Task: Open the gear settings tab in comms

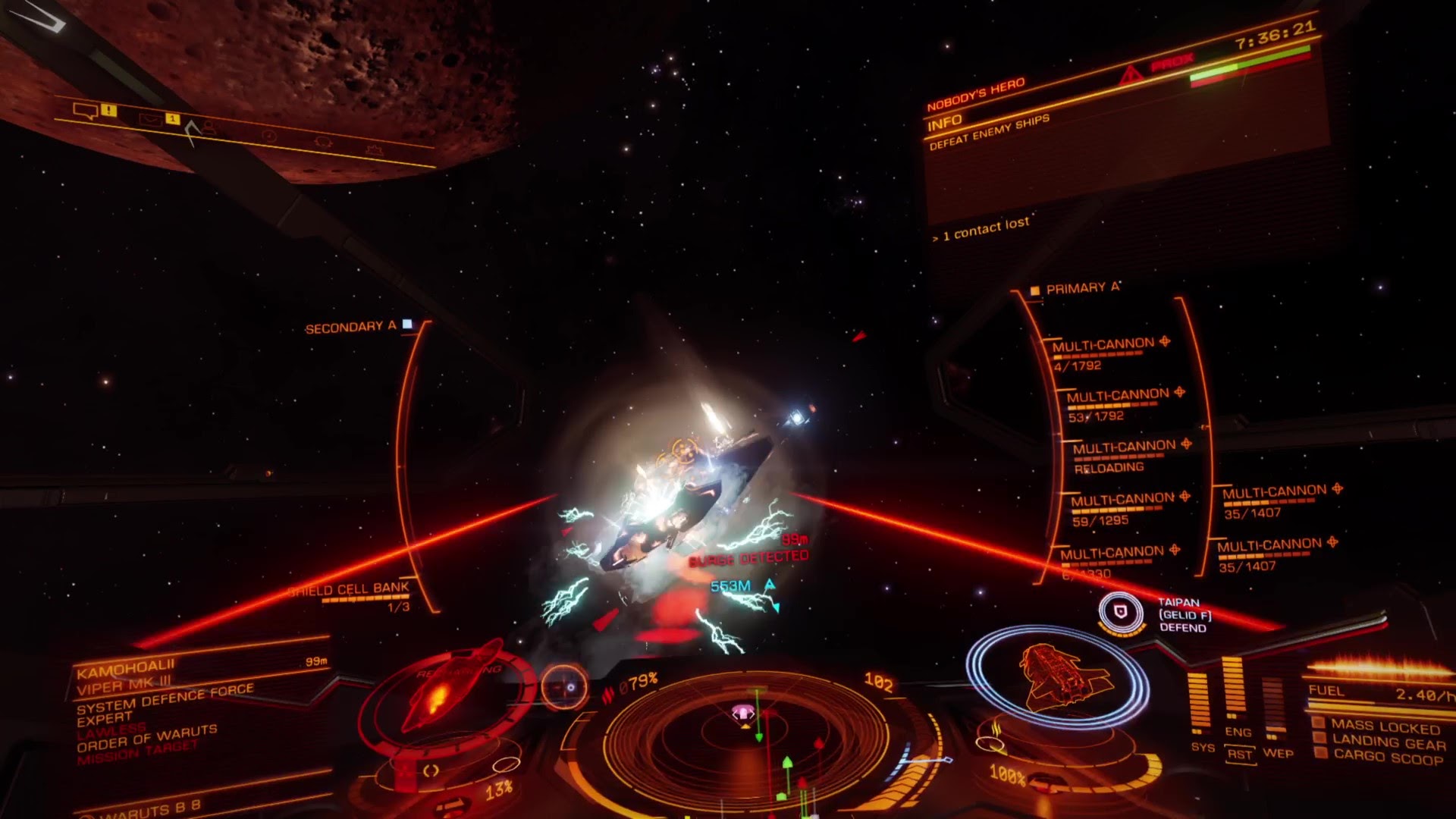Action: pos(323,142)
